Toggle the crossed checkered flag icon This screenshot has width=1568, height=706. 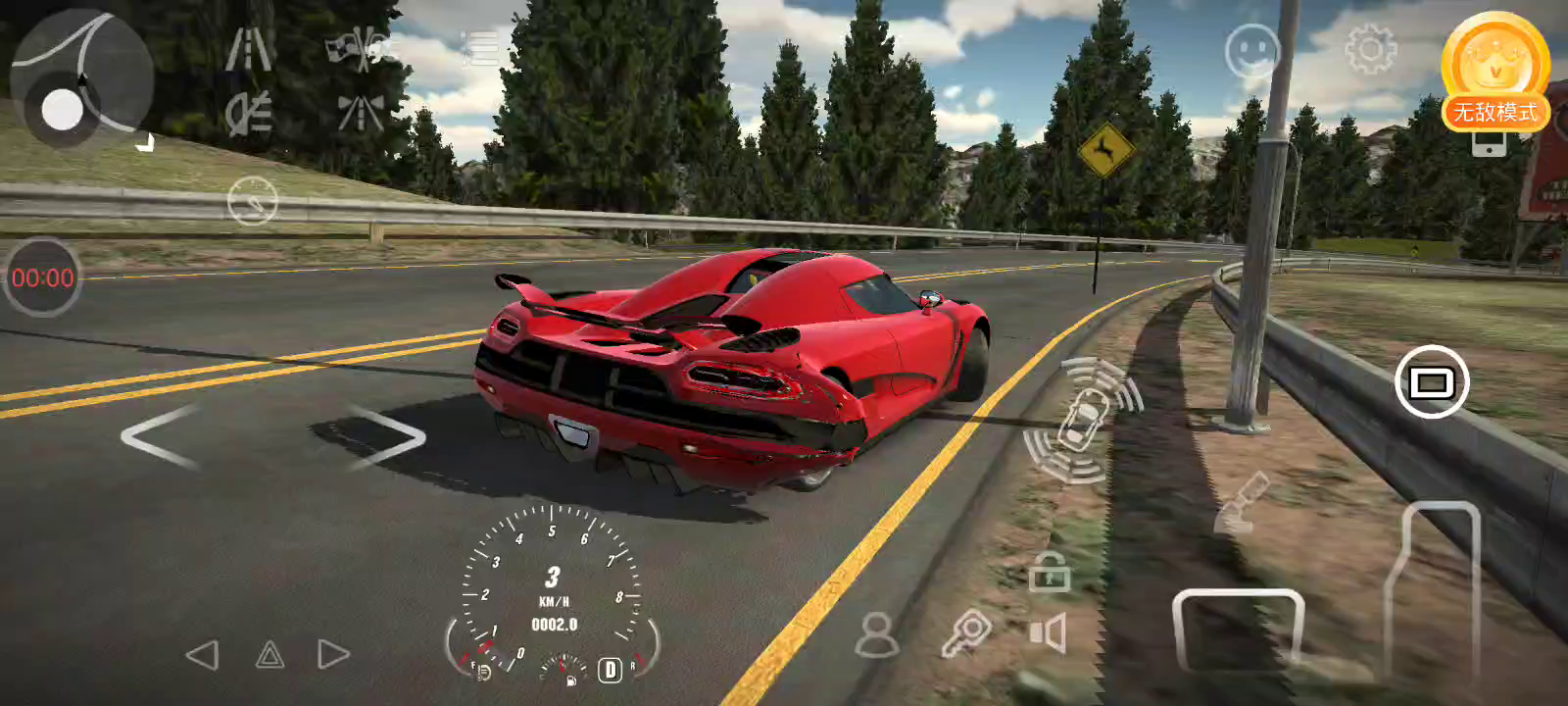[361, 50]
